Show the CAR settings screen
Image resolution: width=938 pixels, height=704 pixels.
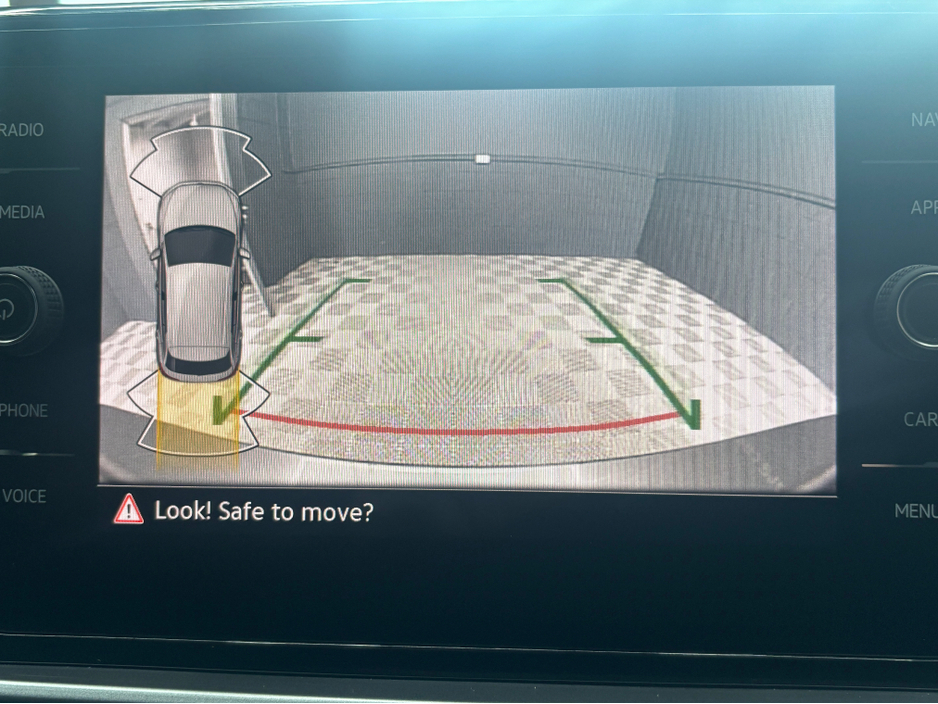920,419
